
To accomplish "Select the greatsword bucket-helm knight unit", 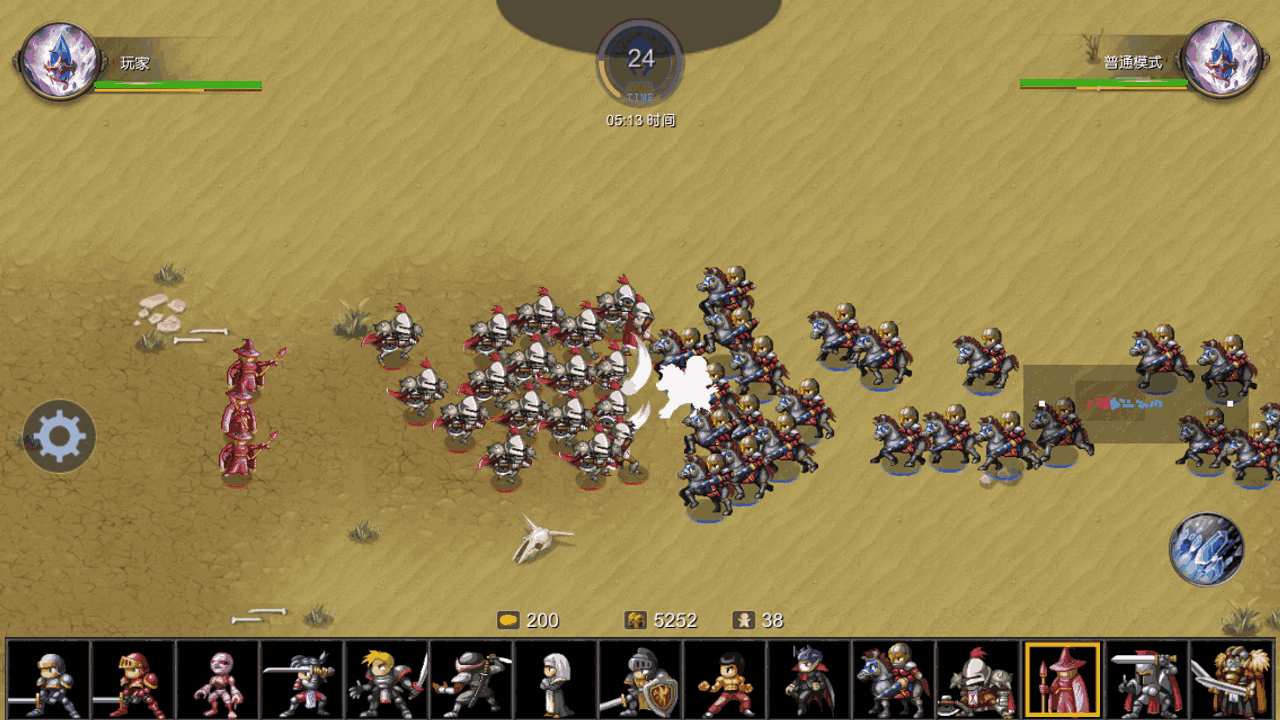I will (1147, 681).
